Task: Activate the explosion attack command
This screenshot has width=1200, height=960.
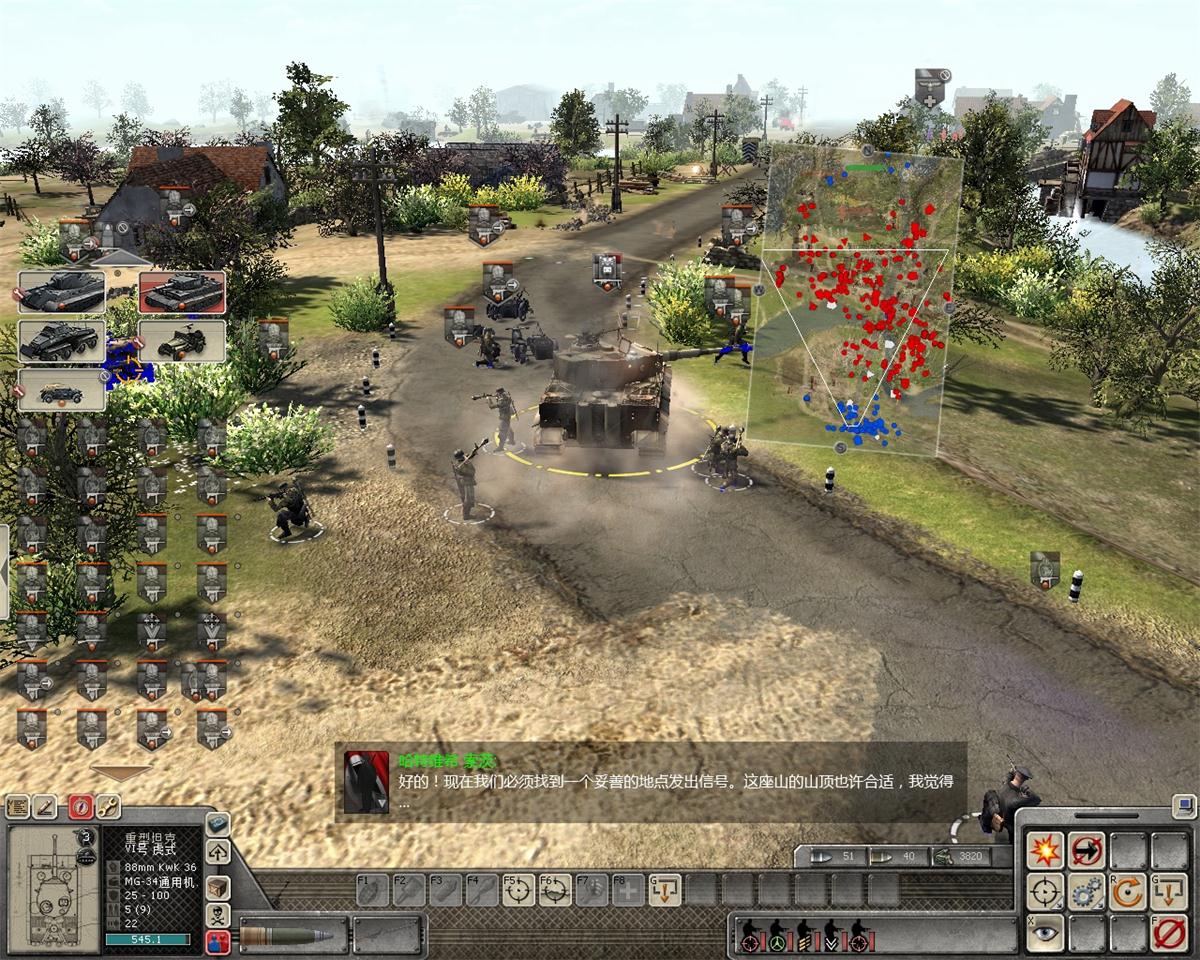Action: (1045, 851)
